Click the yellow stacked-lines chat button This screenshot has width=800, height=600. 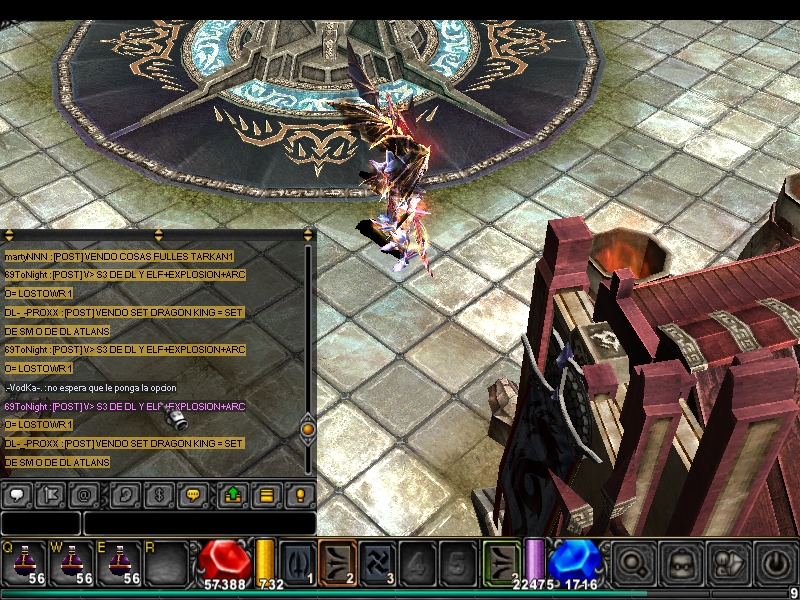tap(266, 494)
